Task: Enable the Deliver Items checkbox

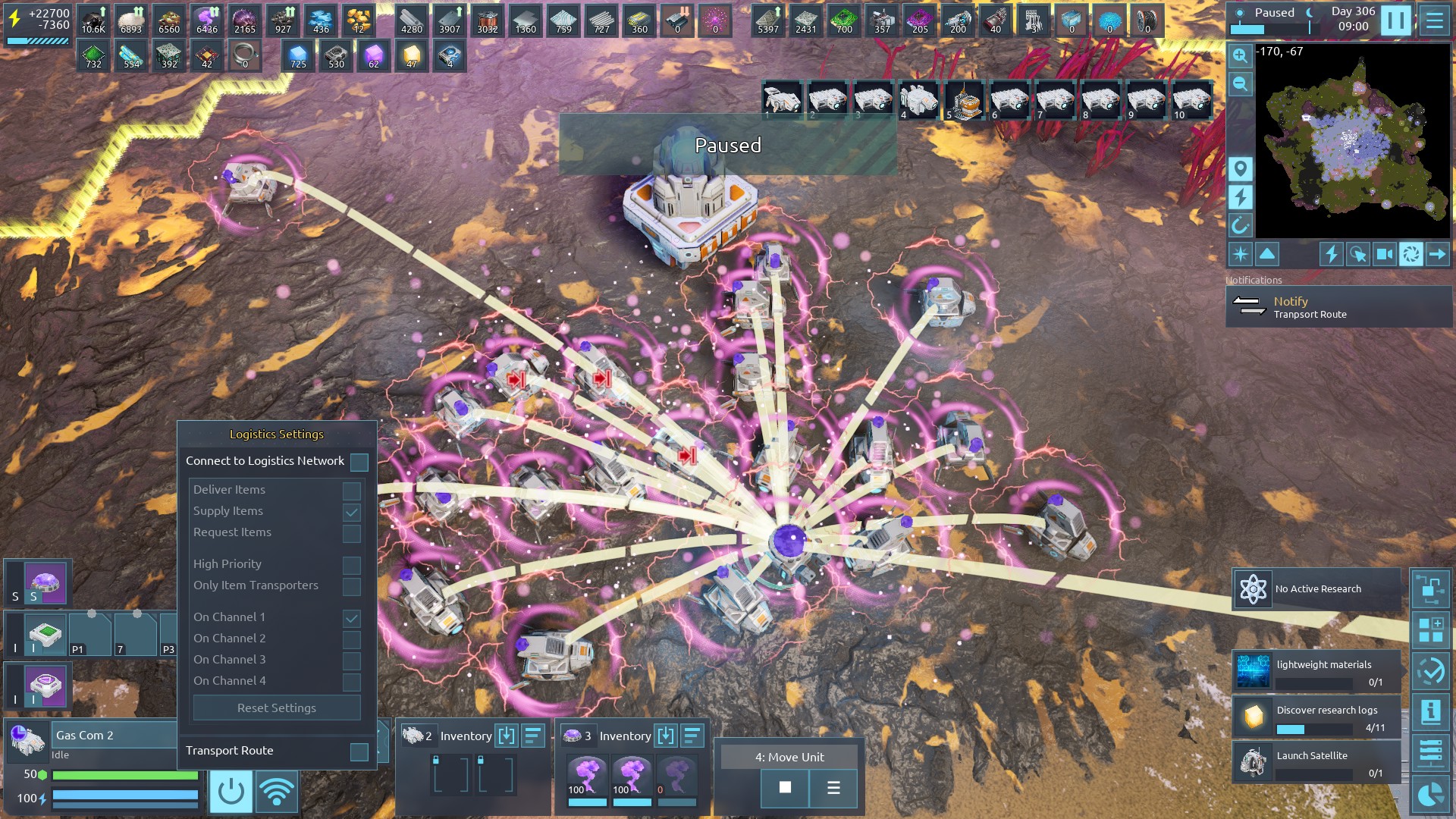Action: tap(351, 491)
